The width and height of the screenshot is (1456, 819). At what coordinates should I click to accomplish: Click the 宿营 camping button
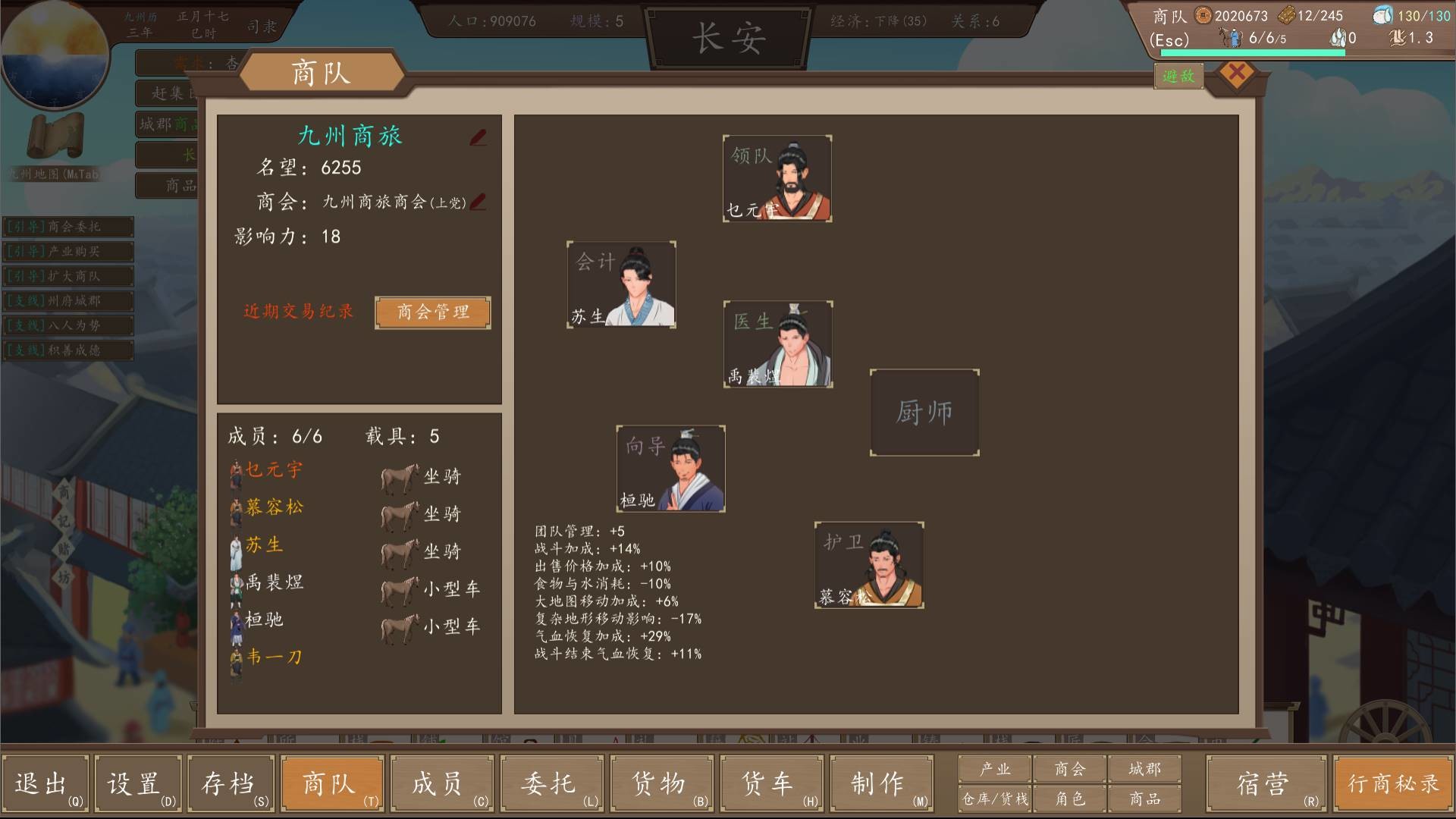click(1265, 783)
